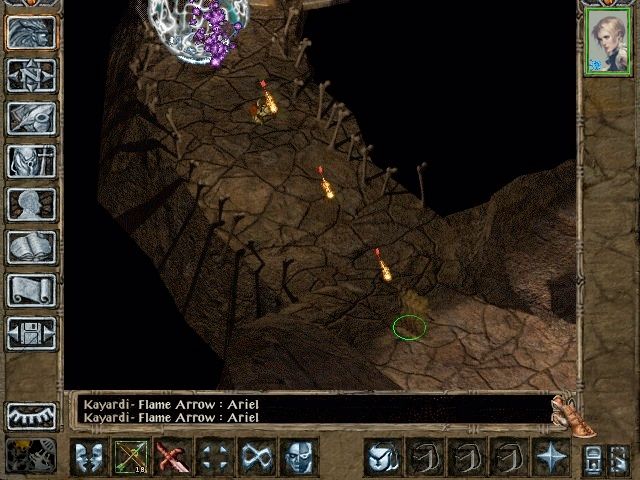Select the bow weapon slot with 18 arrows

131,457
